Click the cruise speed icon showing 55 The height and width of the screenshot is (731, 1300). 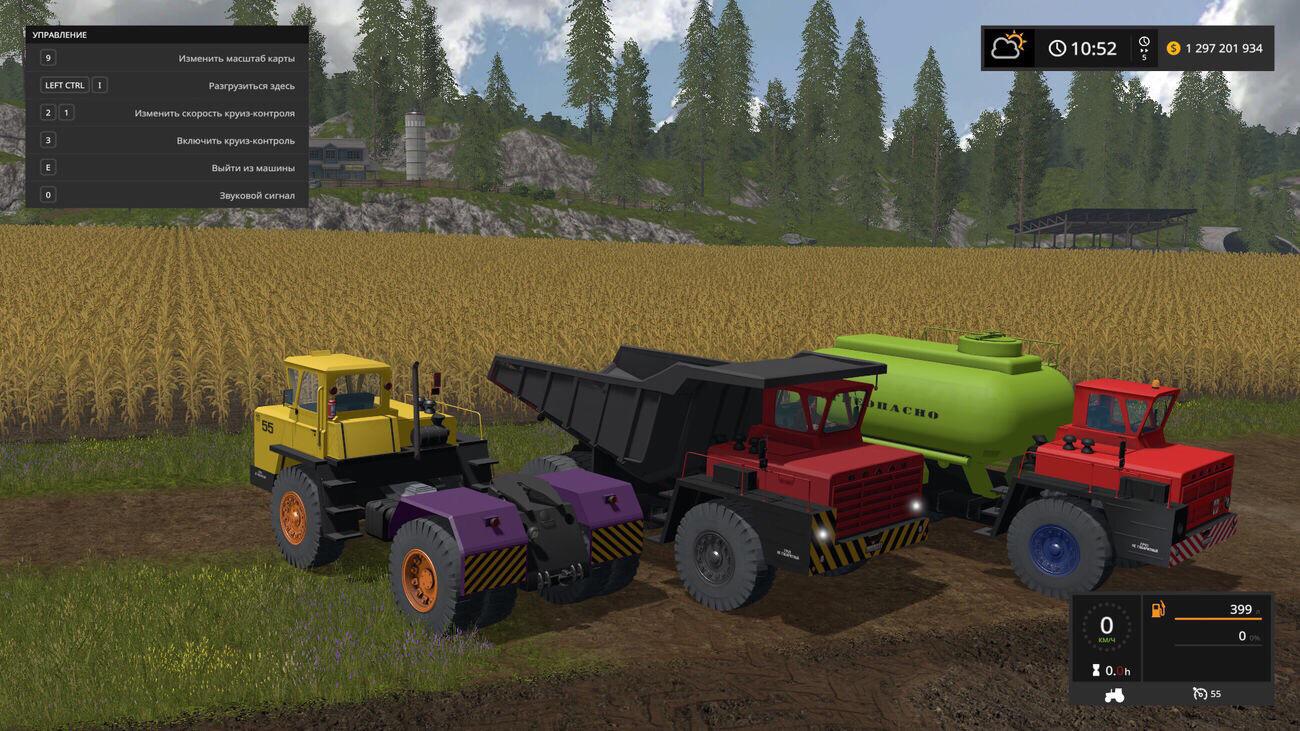coord(1201,694)
